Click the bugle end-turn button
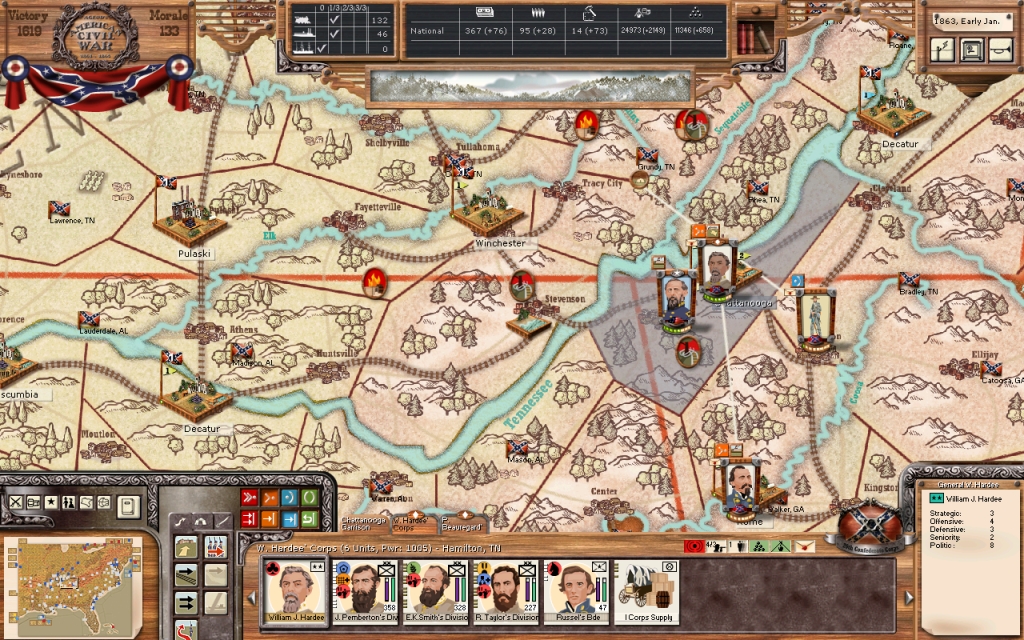Image resolution: width=1024 pixels, height=640 pixels. pos(1000,48)
